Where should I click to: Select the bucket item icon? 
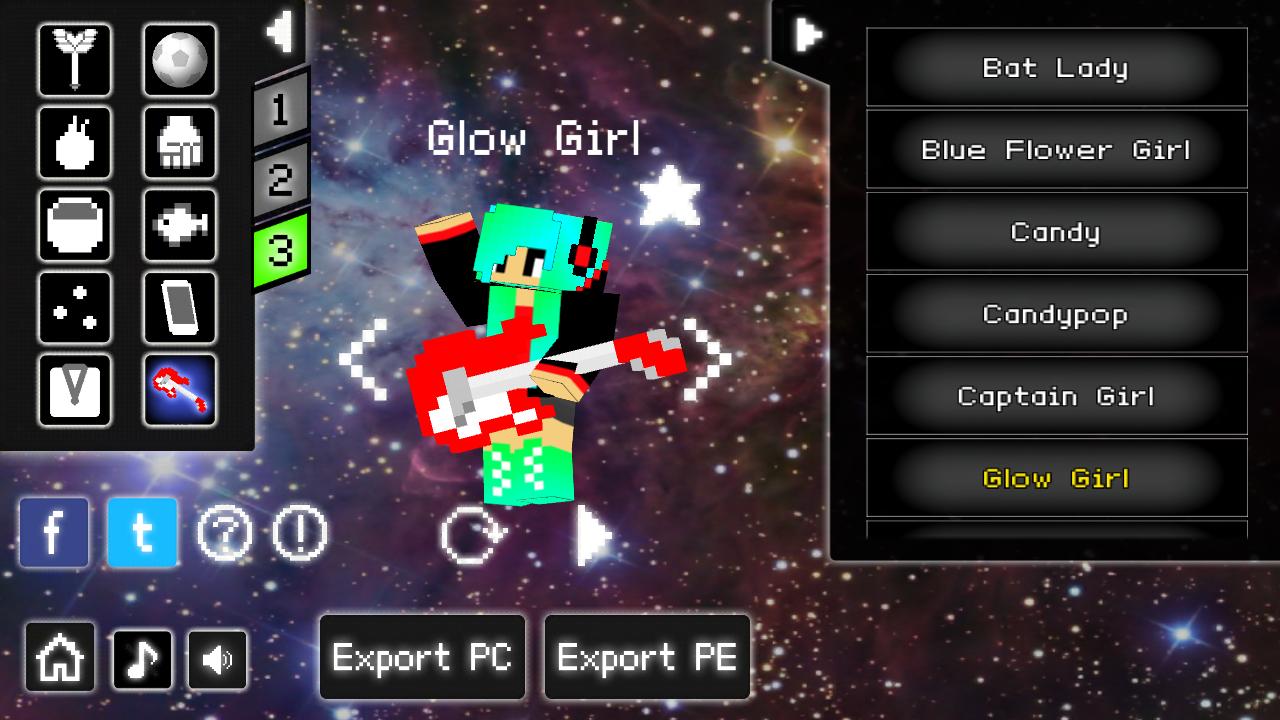click(x=75, y=225)
